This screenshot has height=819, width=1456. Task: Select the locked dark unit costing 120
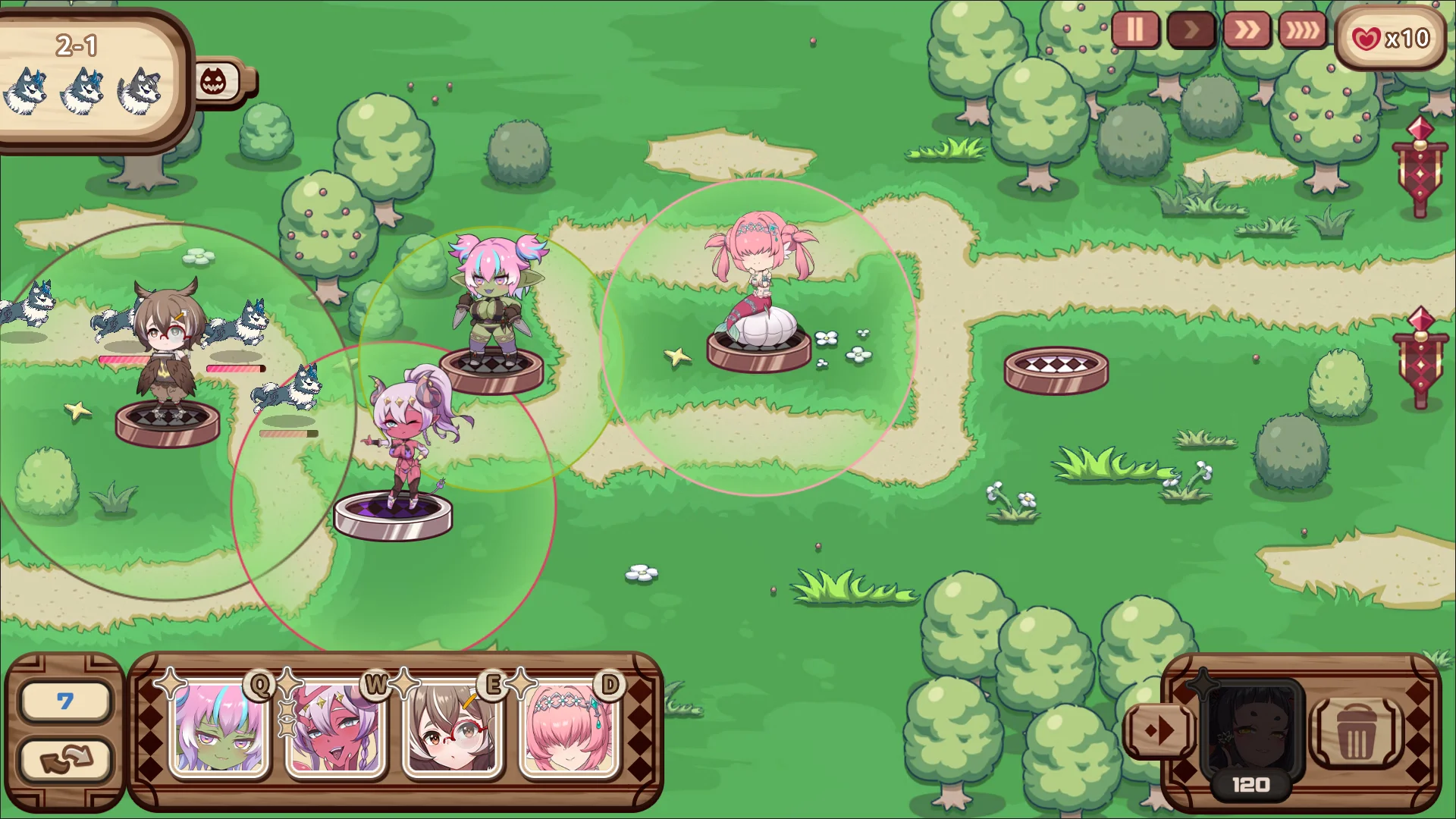(1253, 733)
